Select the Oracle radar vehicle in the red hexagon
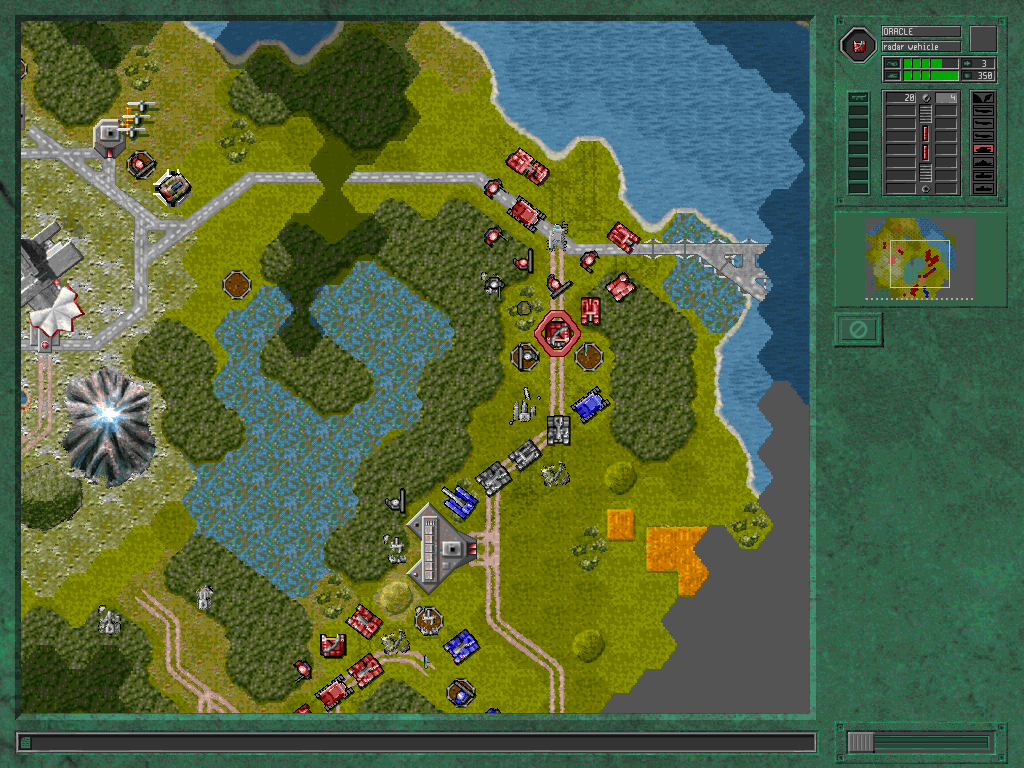This screenshot has height=768, width=1024. click(x=558, y=332)
